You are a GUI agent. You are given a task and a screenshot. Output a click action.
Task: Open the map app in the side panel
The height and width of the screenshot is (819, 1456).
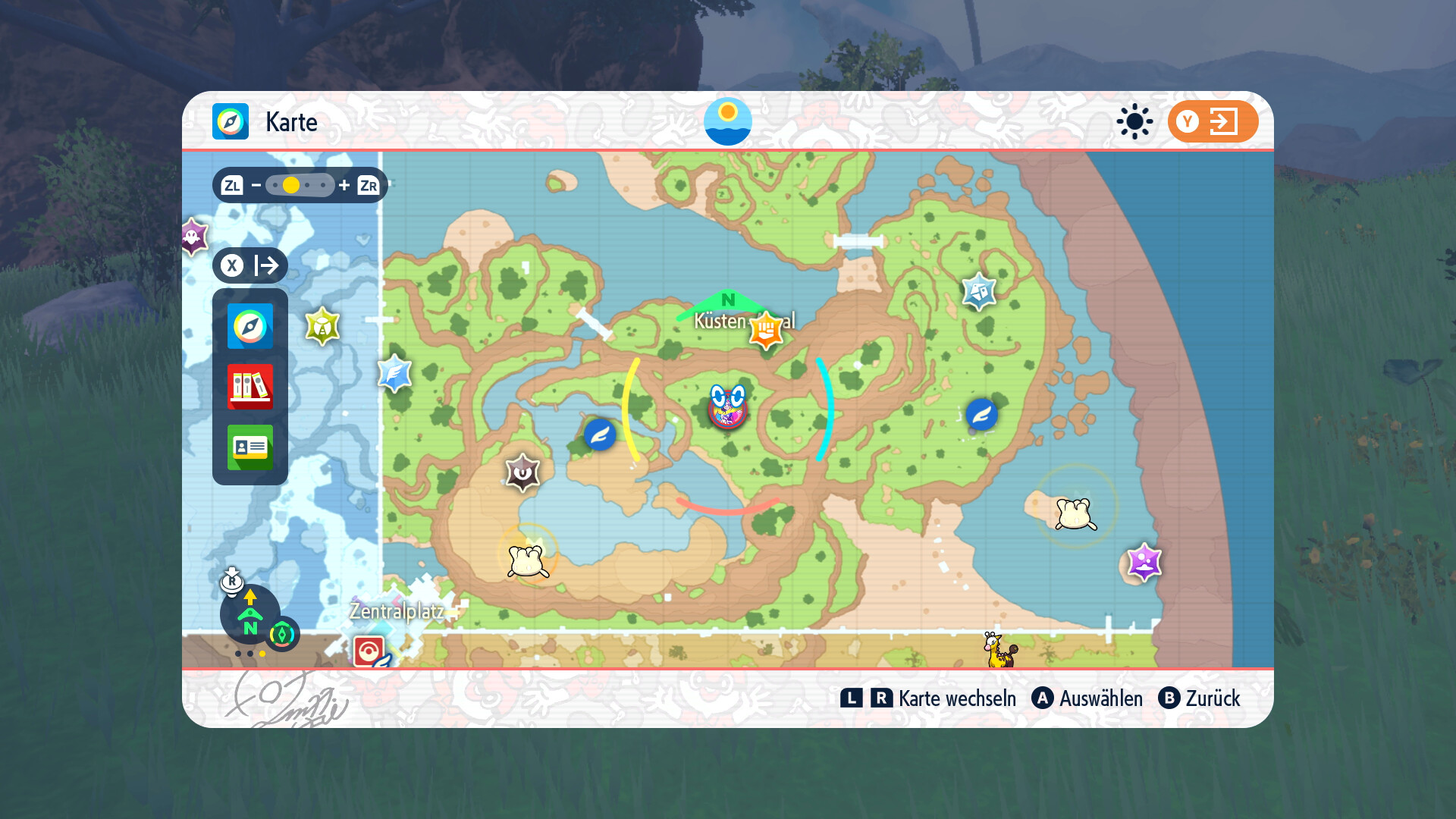(249, 326)
